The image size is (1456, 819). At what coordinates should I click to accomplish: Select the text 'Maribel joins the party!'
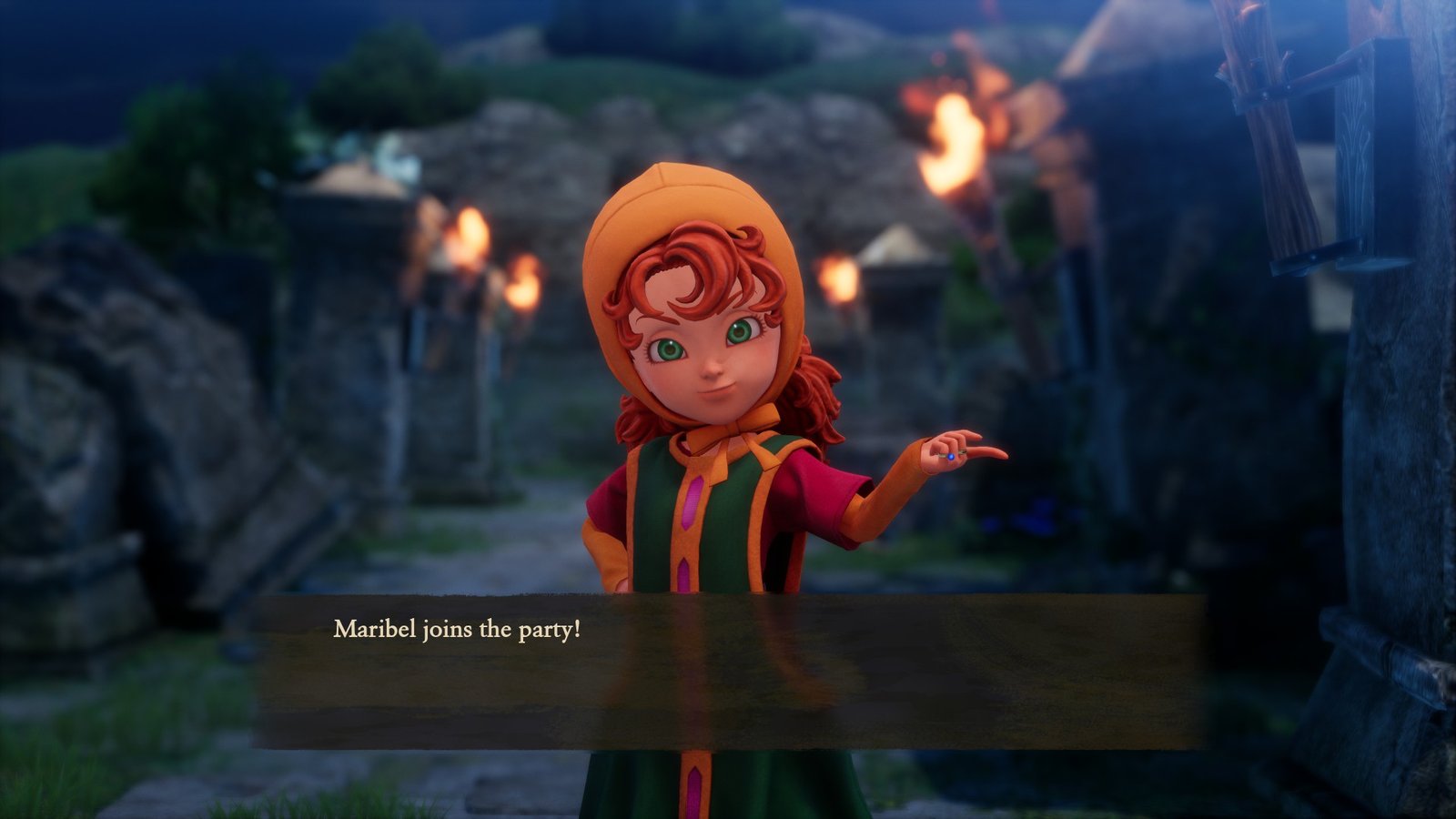[x=458, y=628]
